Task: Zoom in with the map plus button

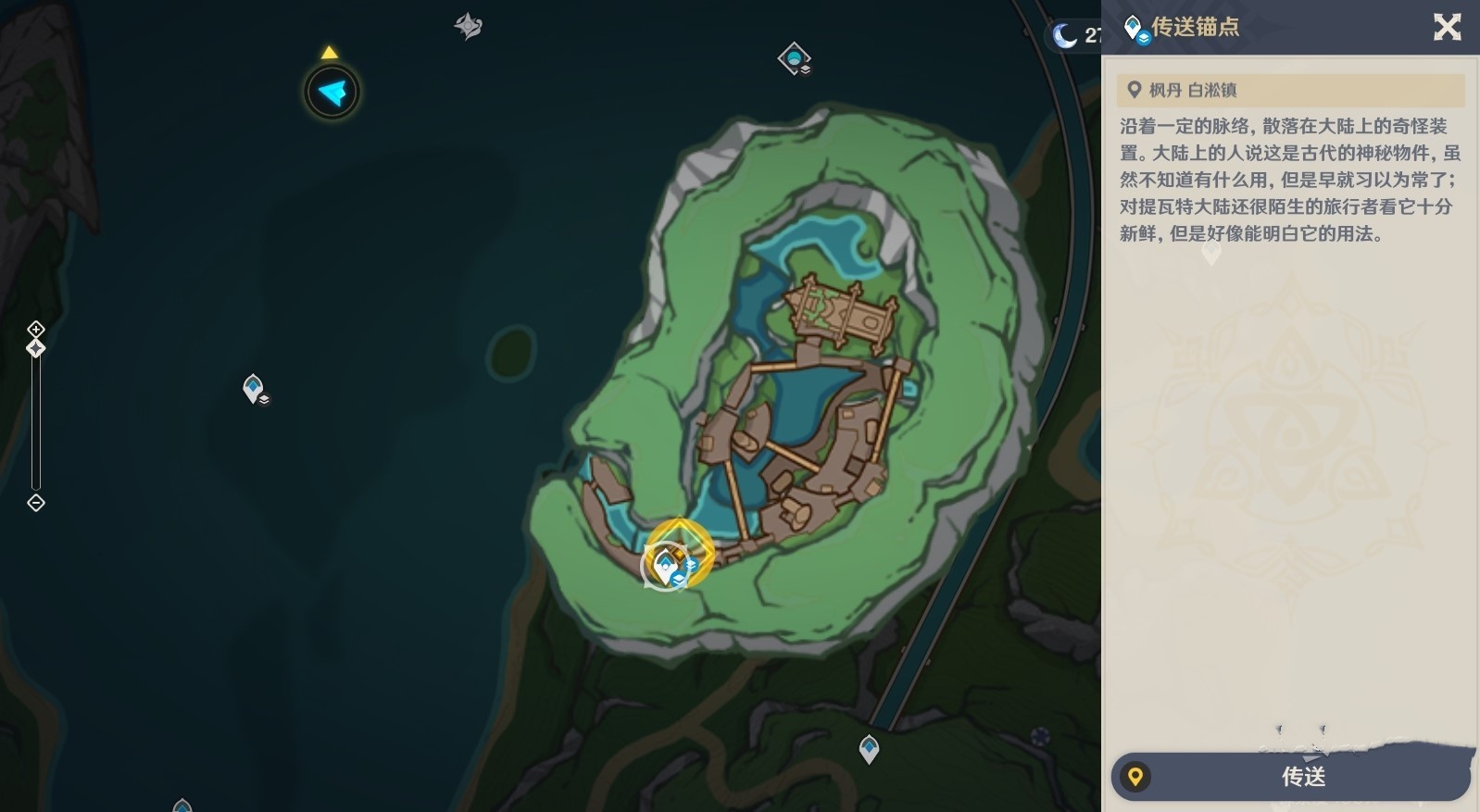Action: tap(35, 329)
